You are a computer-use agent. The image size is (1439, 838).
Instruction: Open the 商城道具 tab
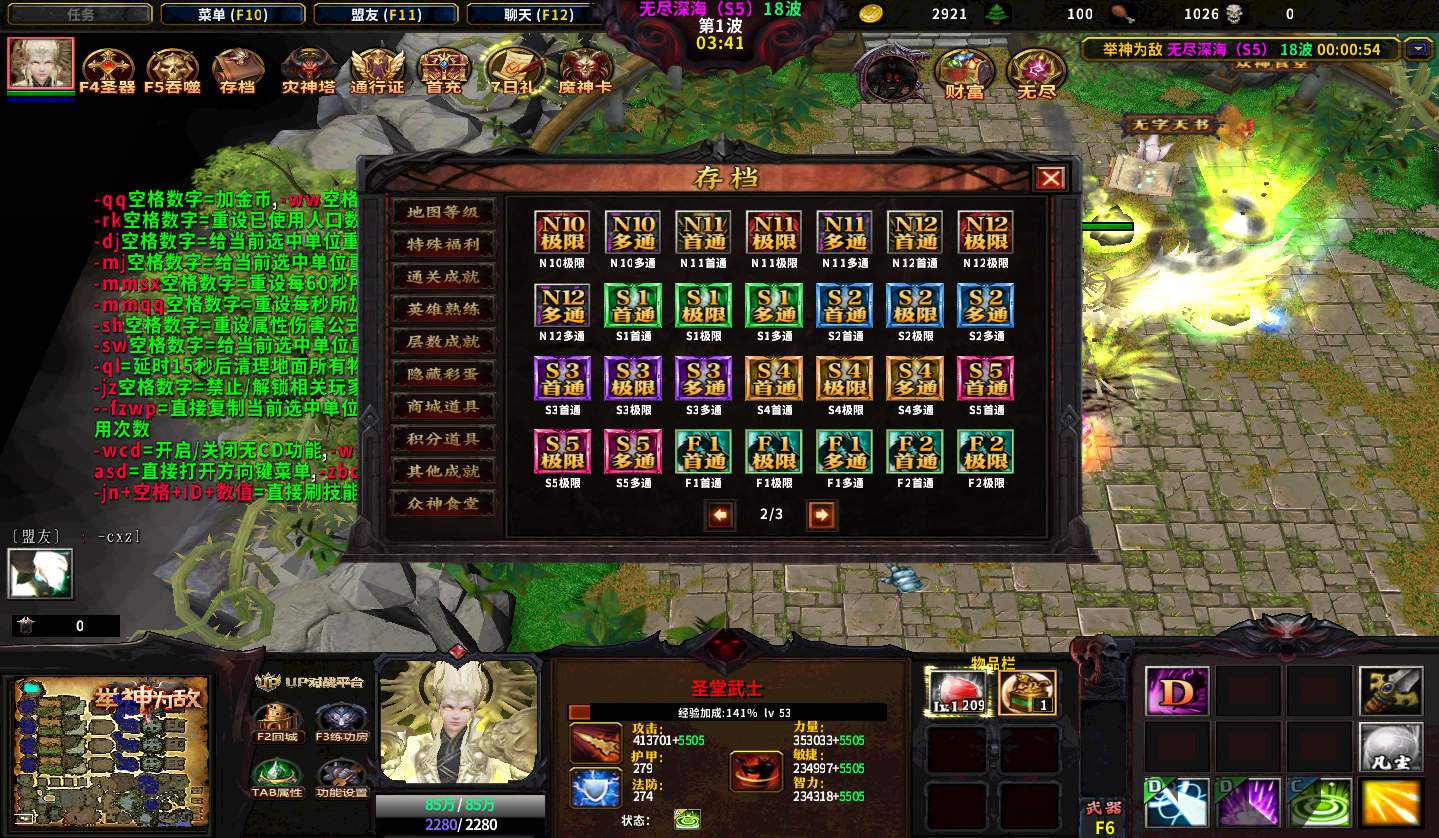click(442, 406)
